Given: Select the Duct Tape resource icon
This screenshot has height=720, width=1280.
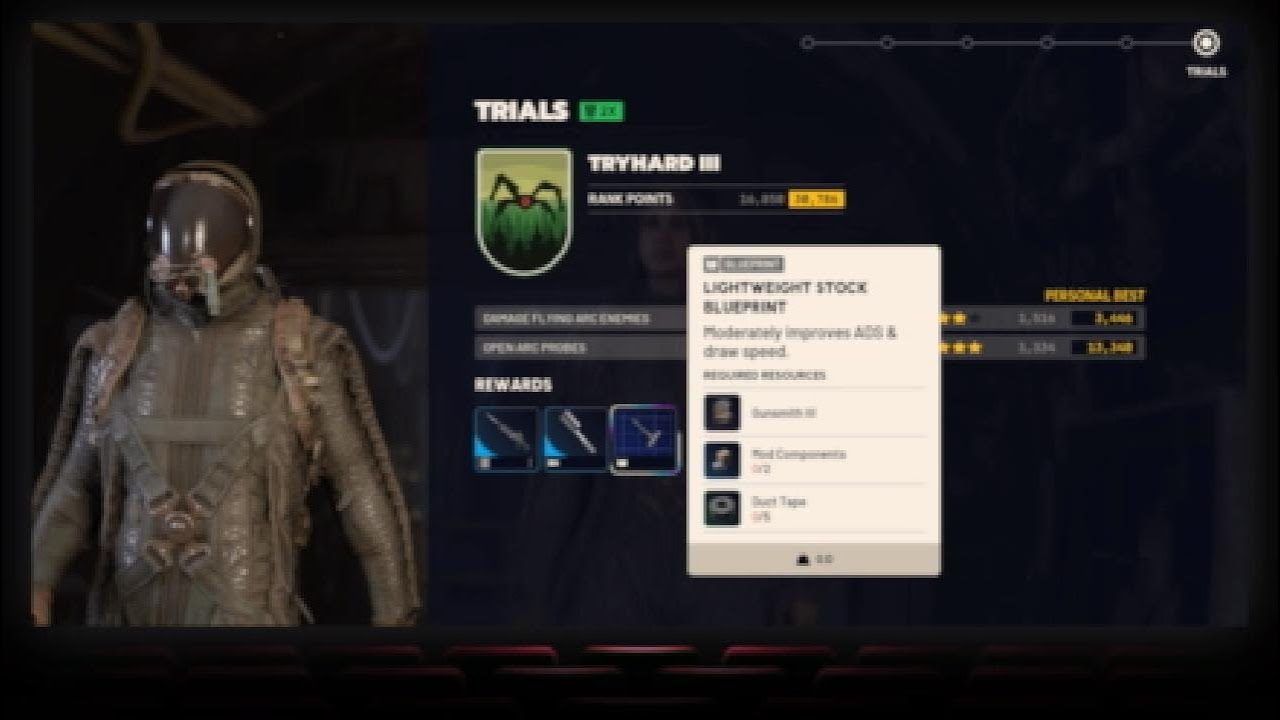Looking at the screenshot, I should tap(722, 508).
